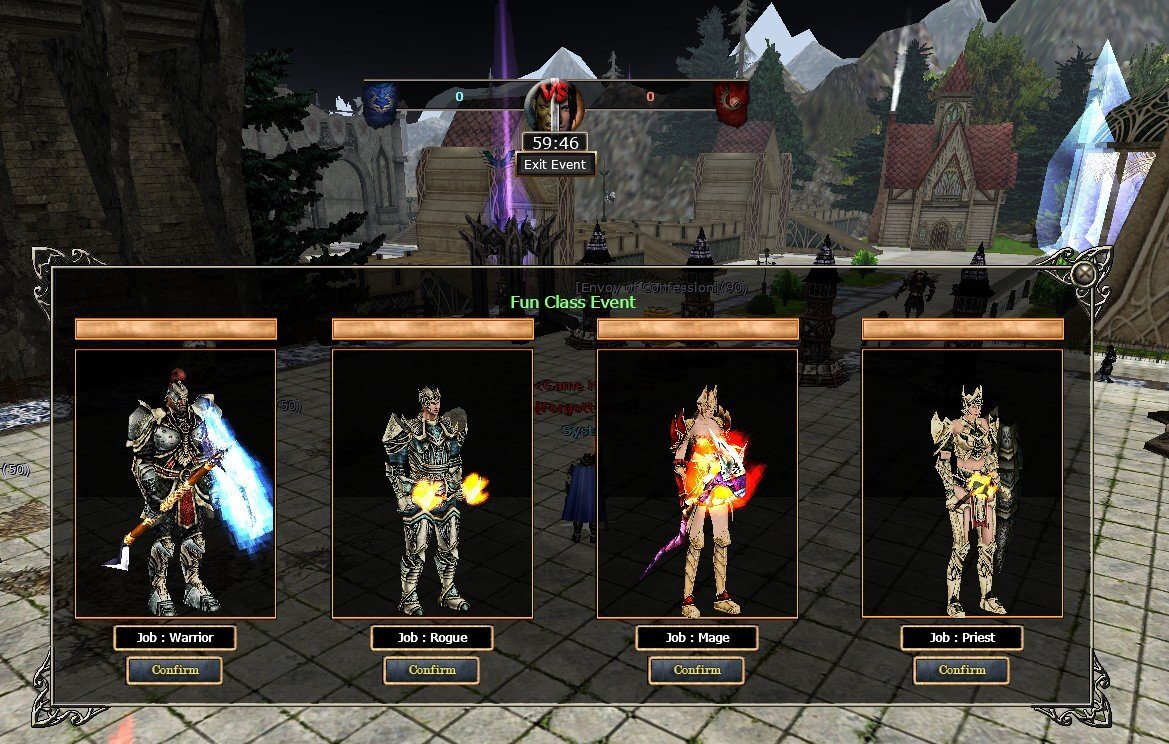
Task: Select the Priest character portrait
Action: [x=962, y=483]
